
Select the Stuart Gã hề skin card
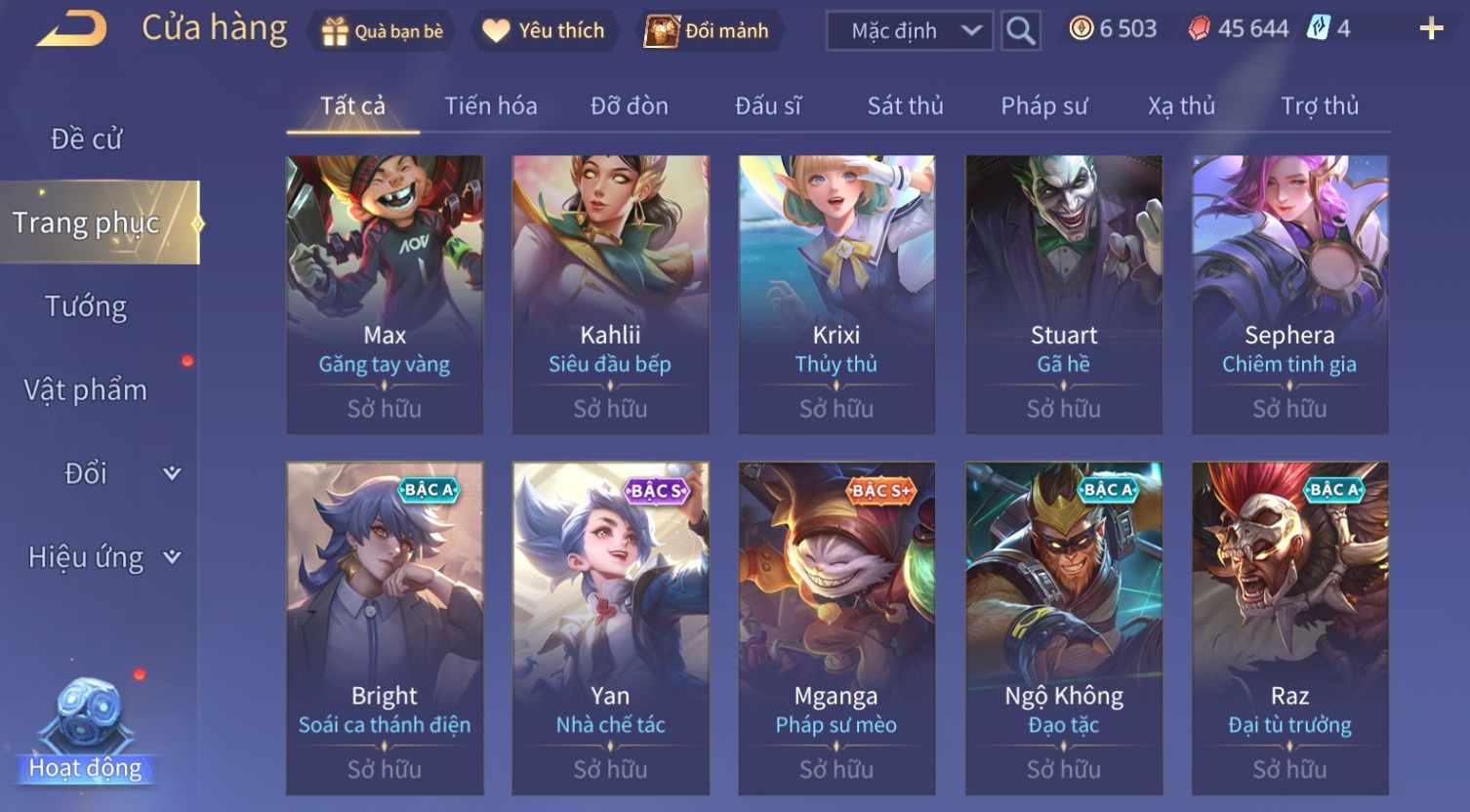point(1064,293)
